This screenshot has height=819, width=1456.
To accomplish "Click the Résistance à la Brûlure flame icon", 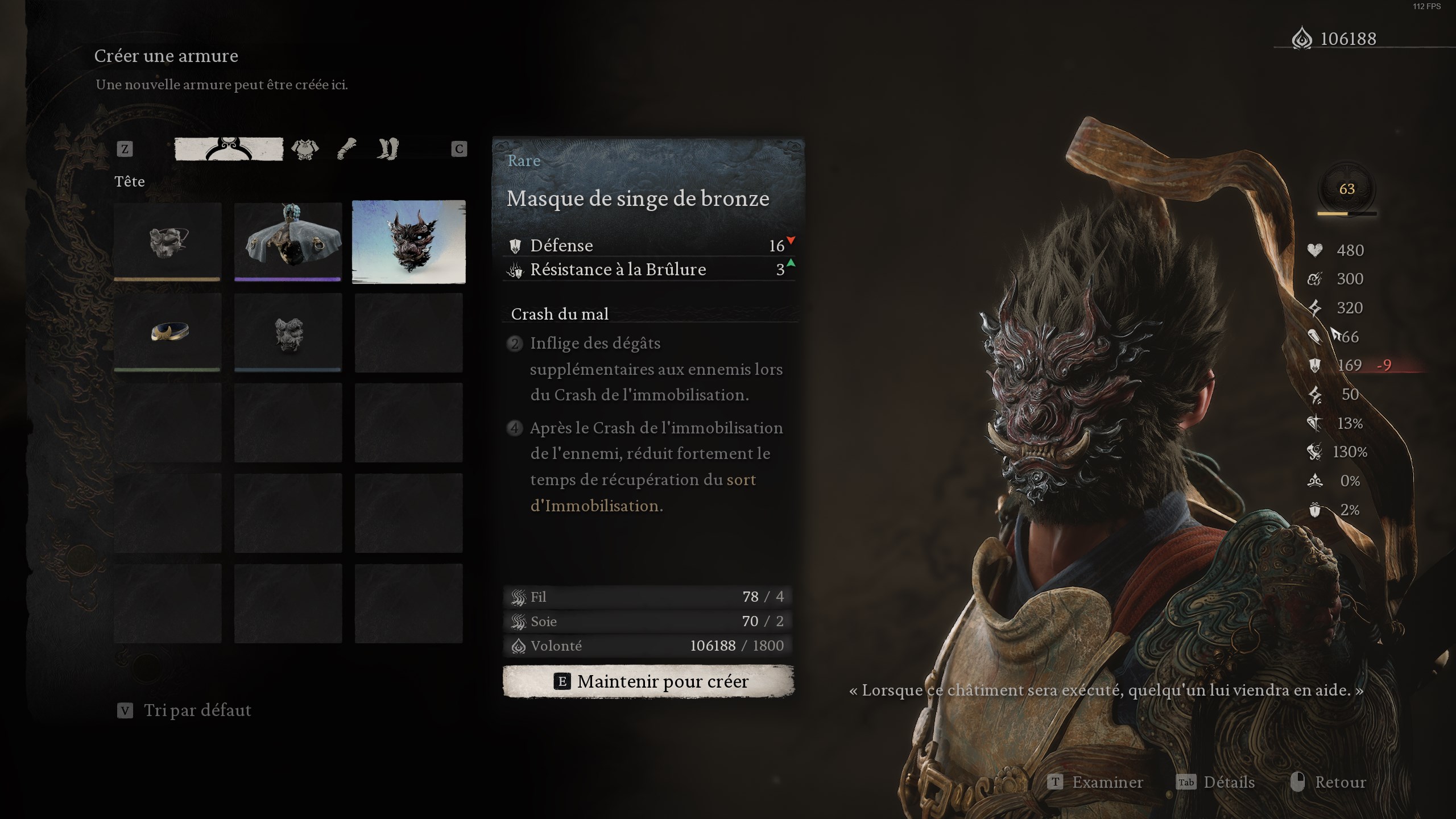I will [515, 270].
